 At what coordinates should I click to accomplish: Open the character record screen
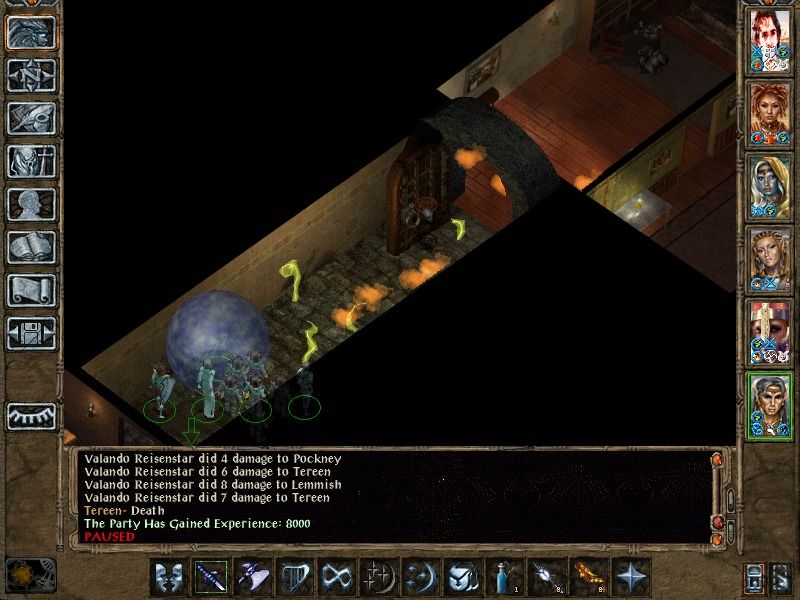[30, 203]
